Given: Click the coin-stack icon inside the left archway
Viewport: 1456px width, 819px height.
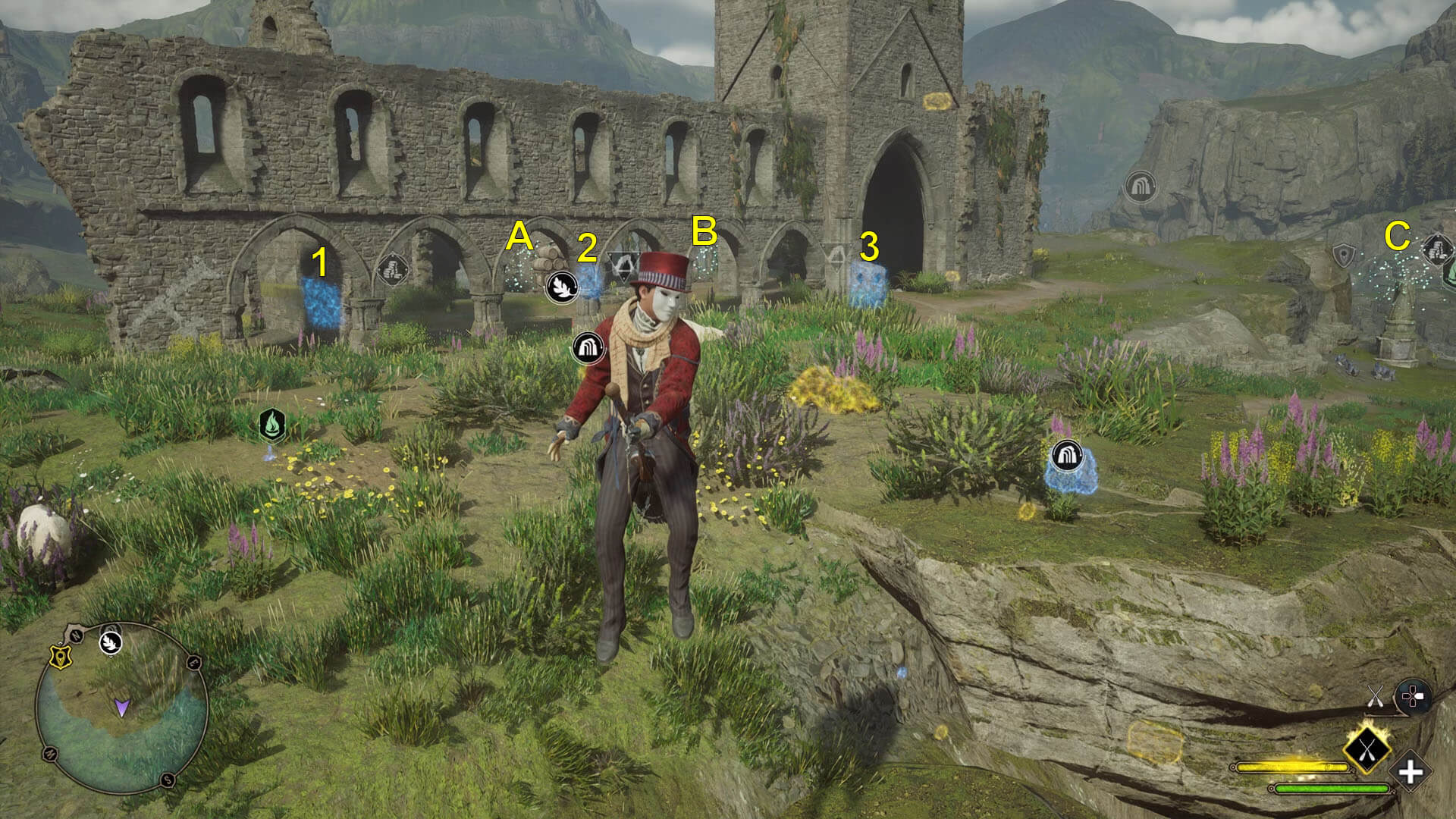Looking at the screenshot, I should 391,270.
